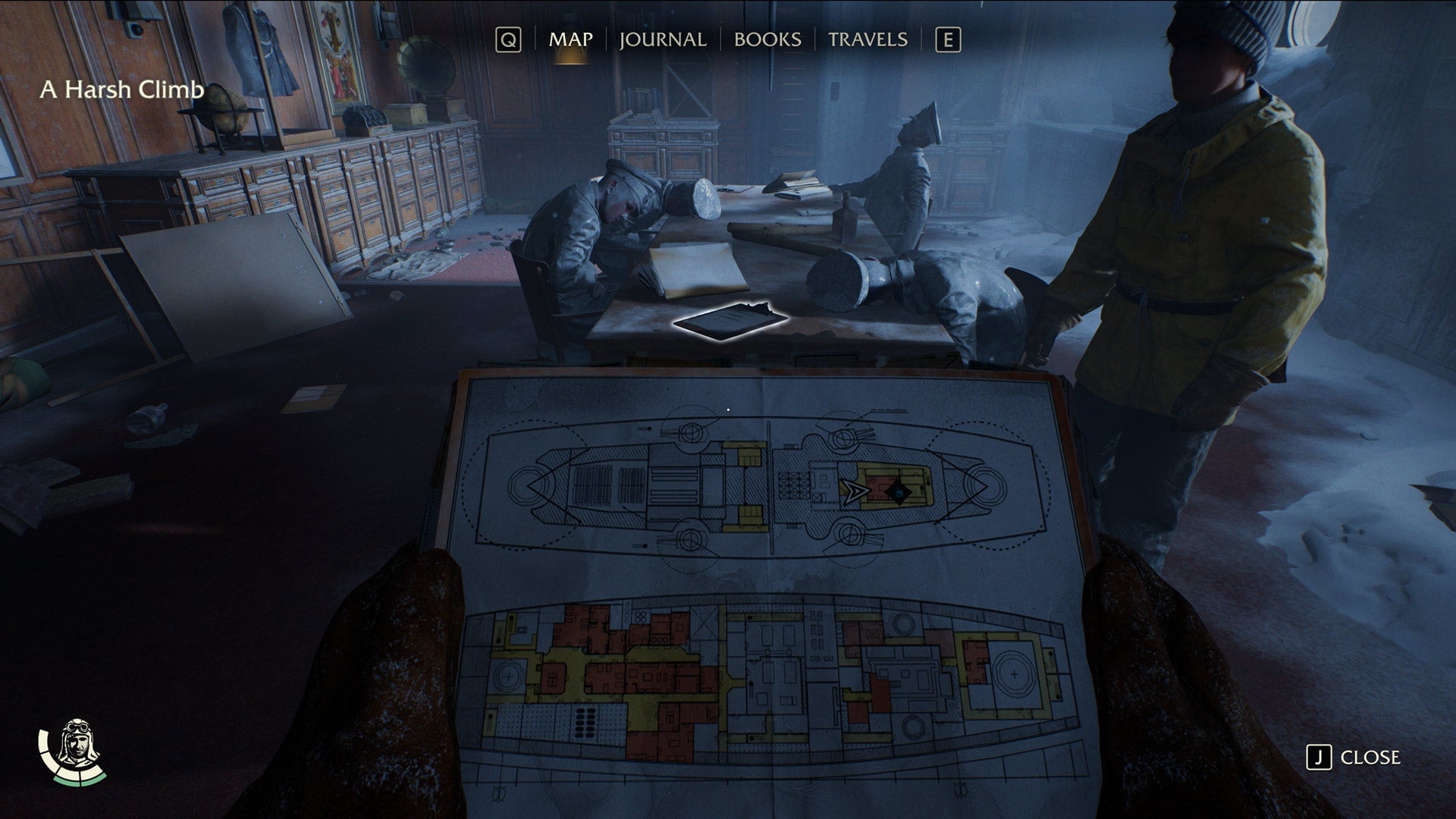Switch to the JOURNAL tab

pyautogui.click(x=662, y=39)
